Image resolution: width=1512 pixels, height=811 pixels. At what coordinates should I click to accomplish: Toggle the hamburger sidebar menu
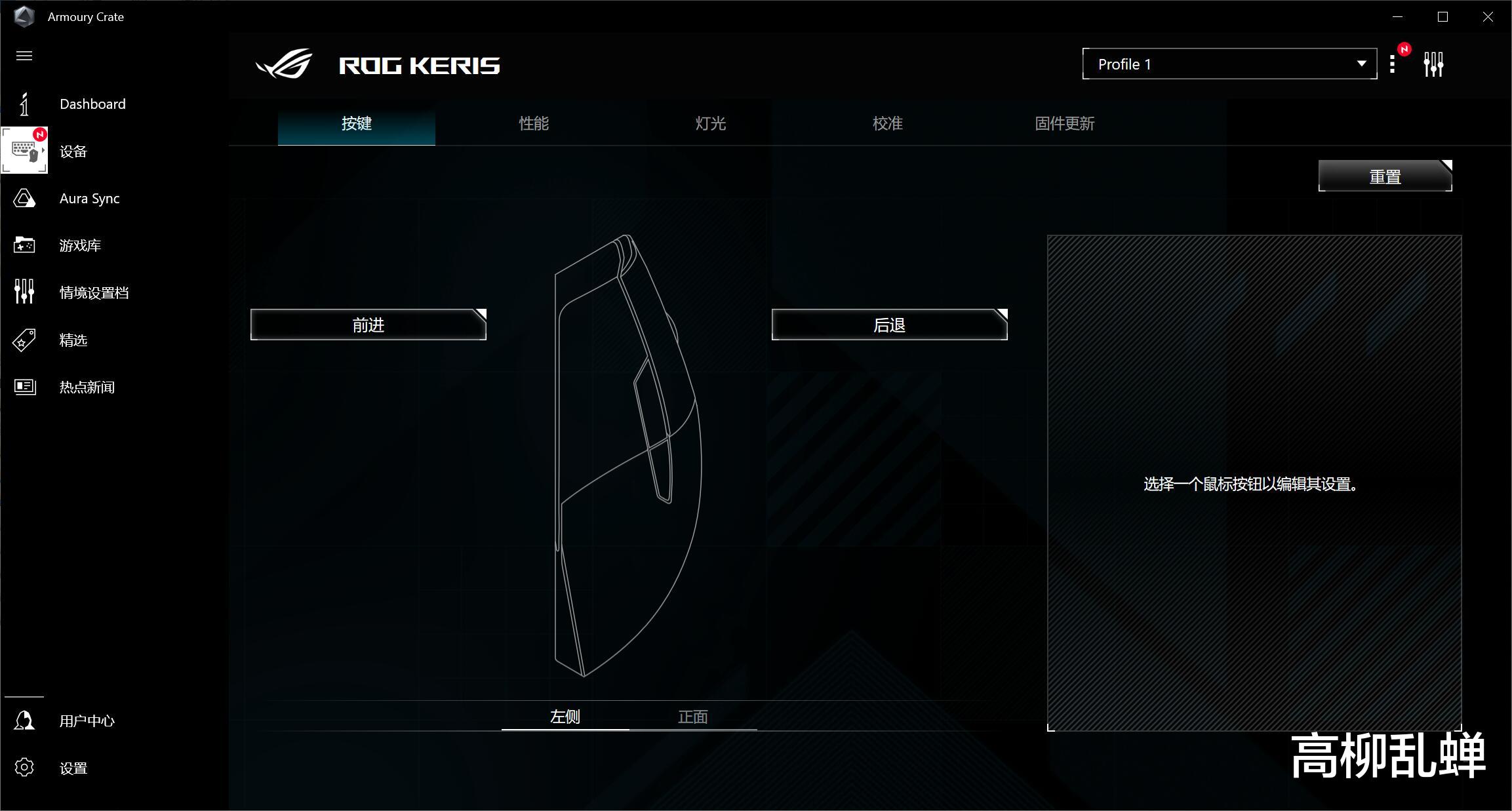click(24, 56)
